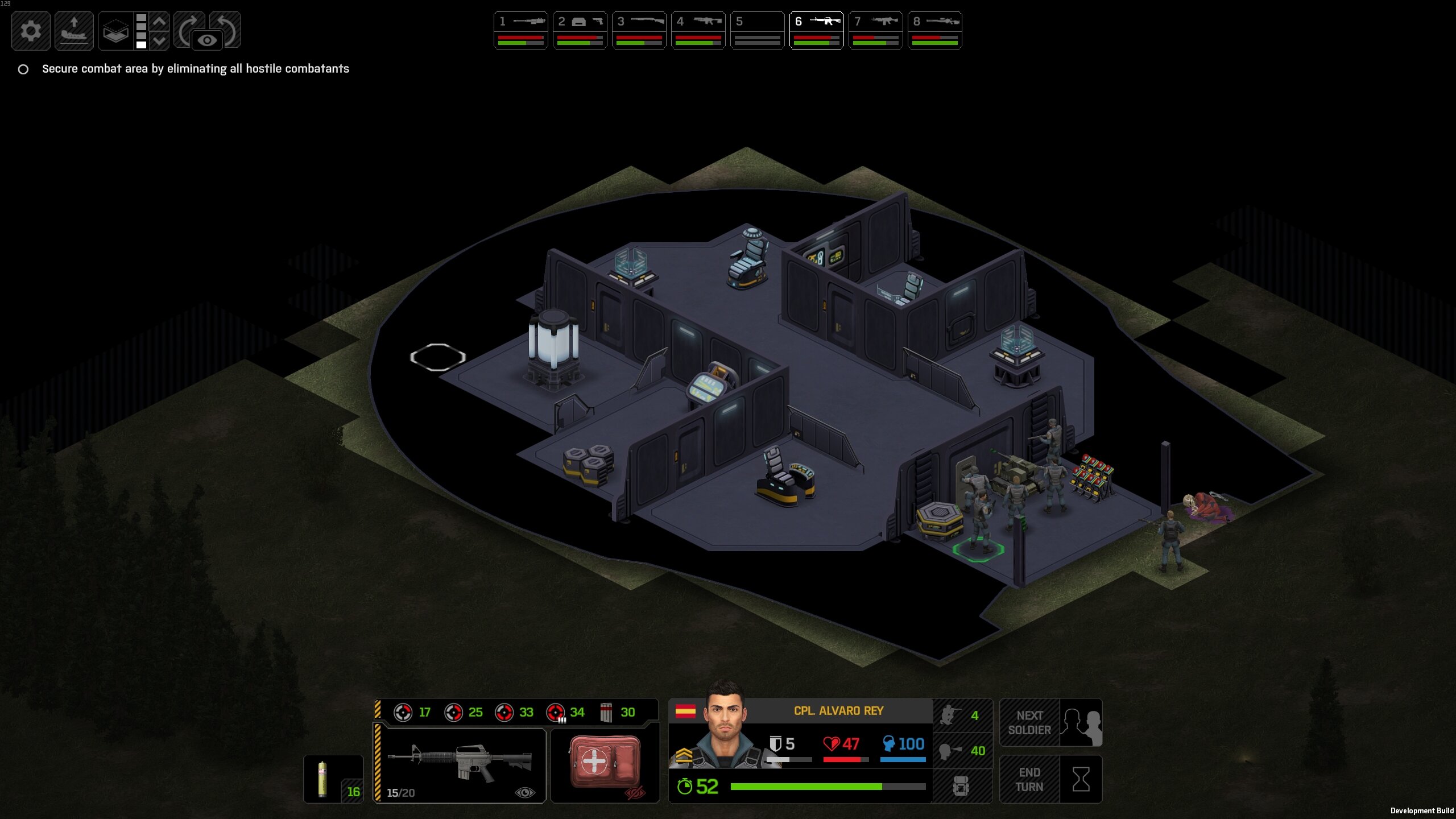Open the settings gear menu
This screenshot has height=819, width=1456.
(31, 31)
